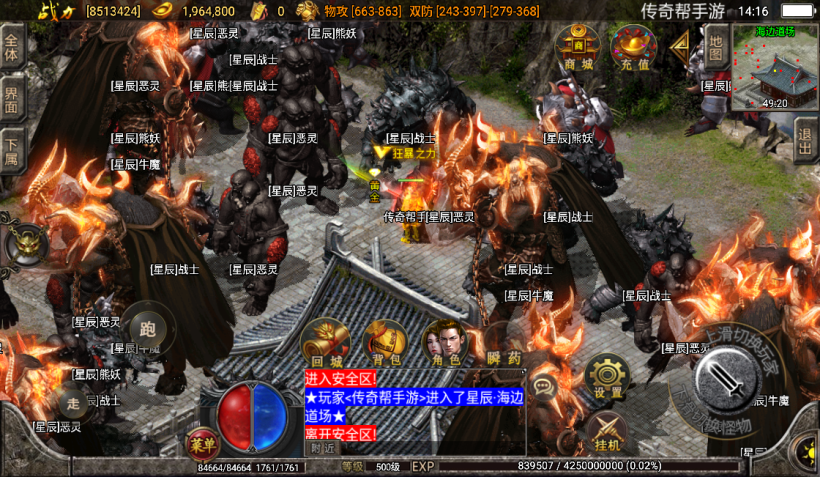This screenshot has width=820, height=477.
Task: Click the 海边道场 minimap
Action: click(x=774, y=66)
